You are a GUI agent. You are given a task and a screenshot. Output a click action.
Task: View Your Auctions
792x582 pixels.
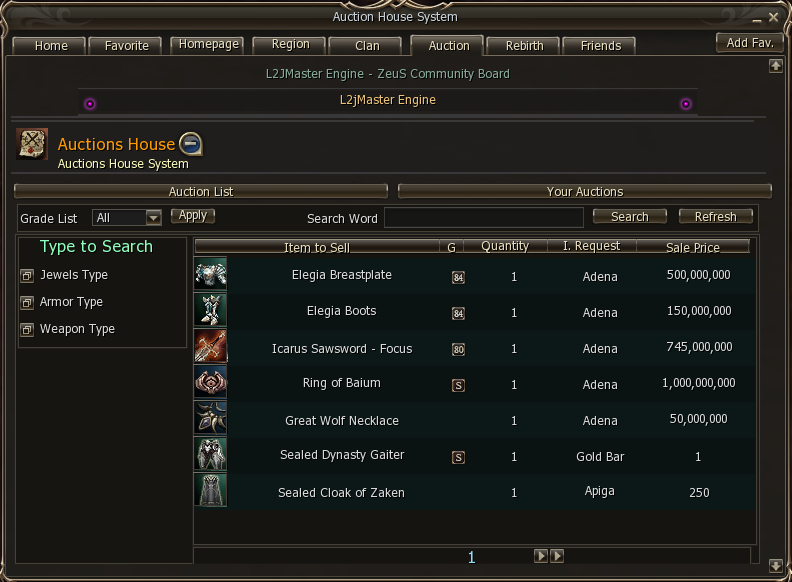(585, 191)
